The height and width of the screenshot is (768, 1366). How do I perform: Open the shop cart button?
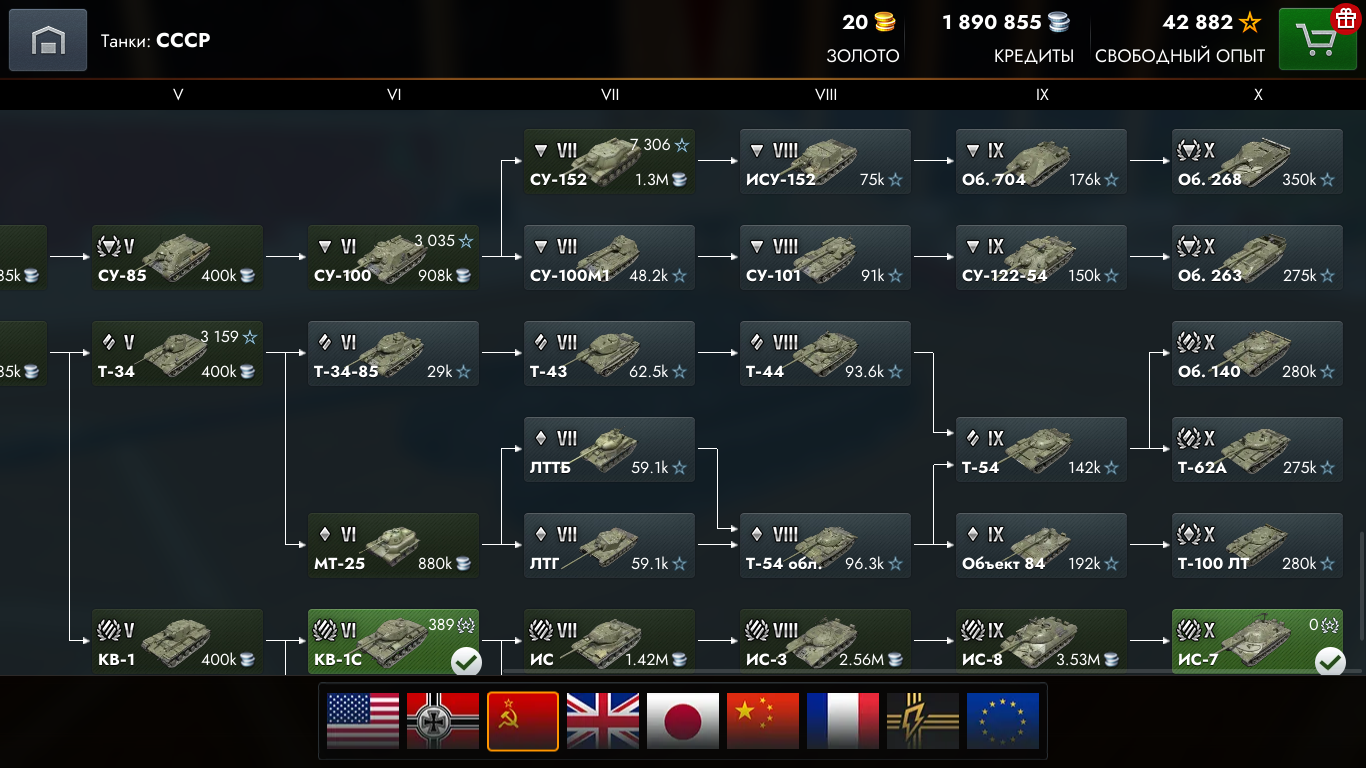[1317, 40]
